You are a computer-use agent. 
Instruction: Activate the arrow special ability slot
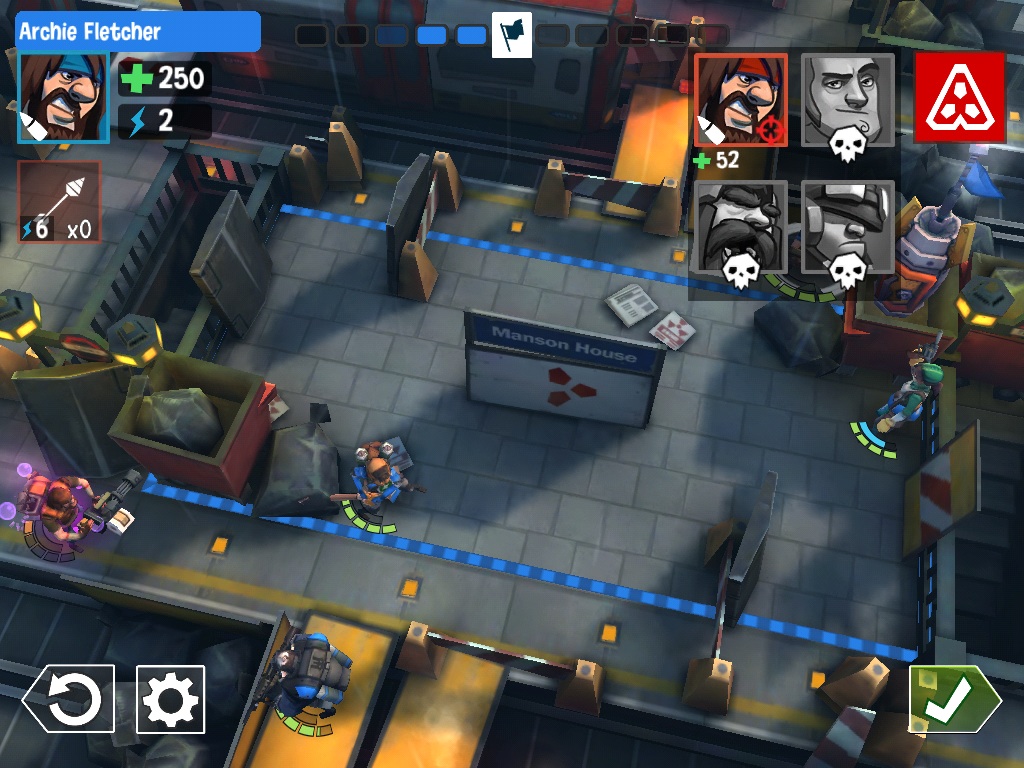click(59, 202)
